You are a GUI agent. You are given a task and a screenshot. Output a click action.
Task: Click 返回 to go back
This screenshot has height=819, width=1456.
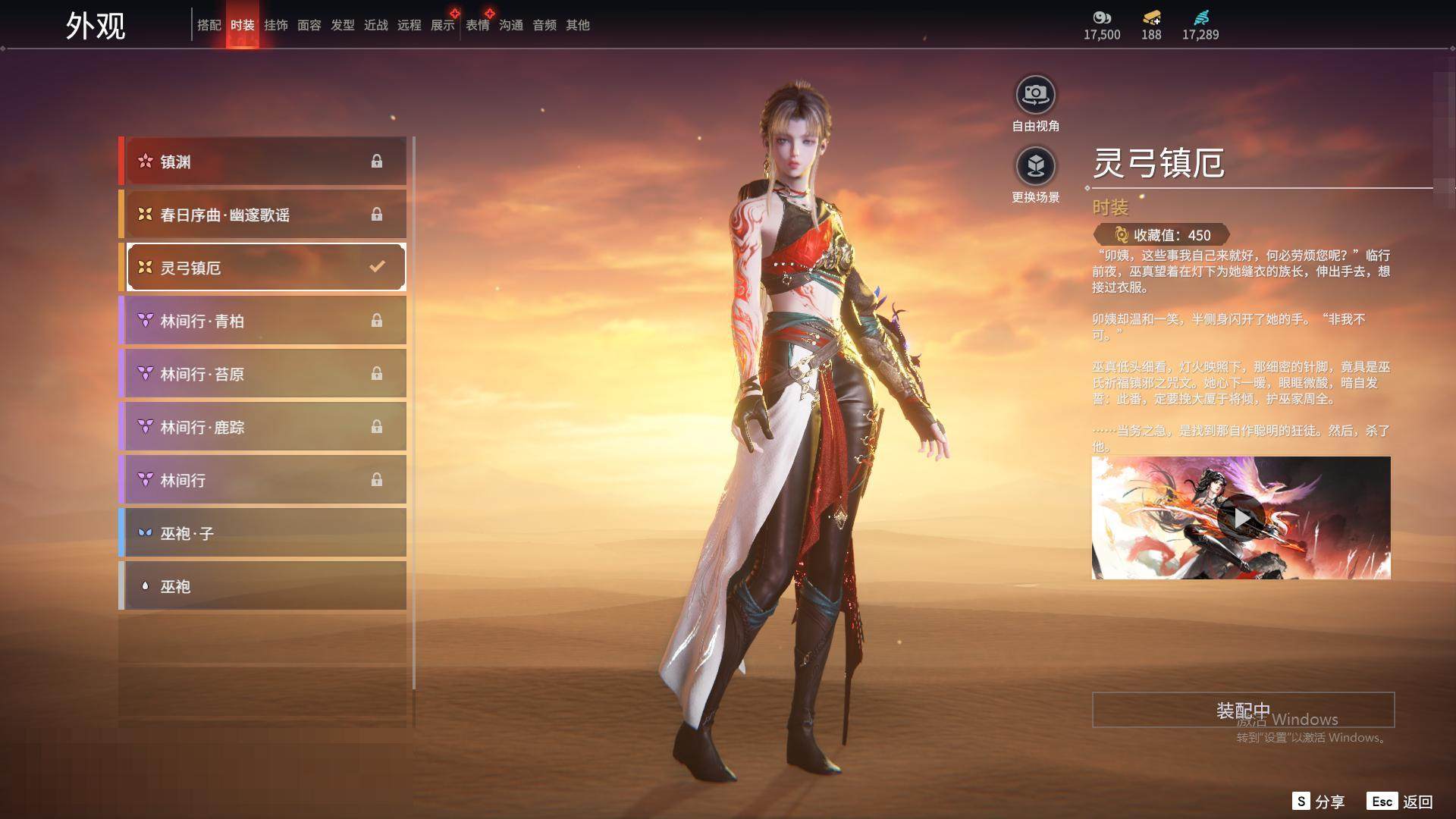click(1400, 802)
